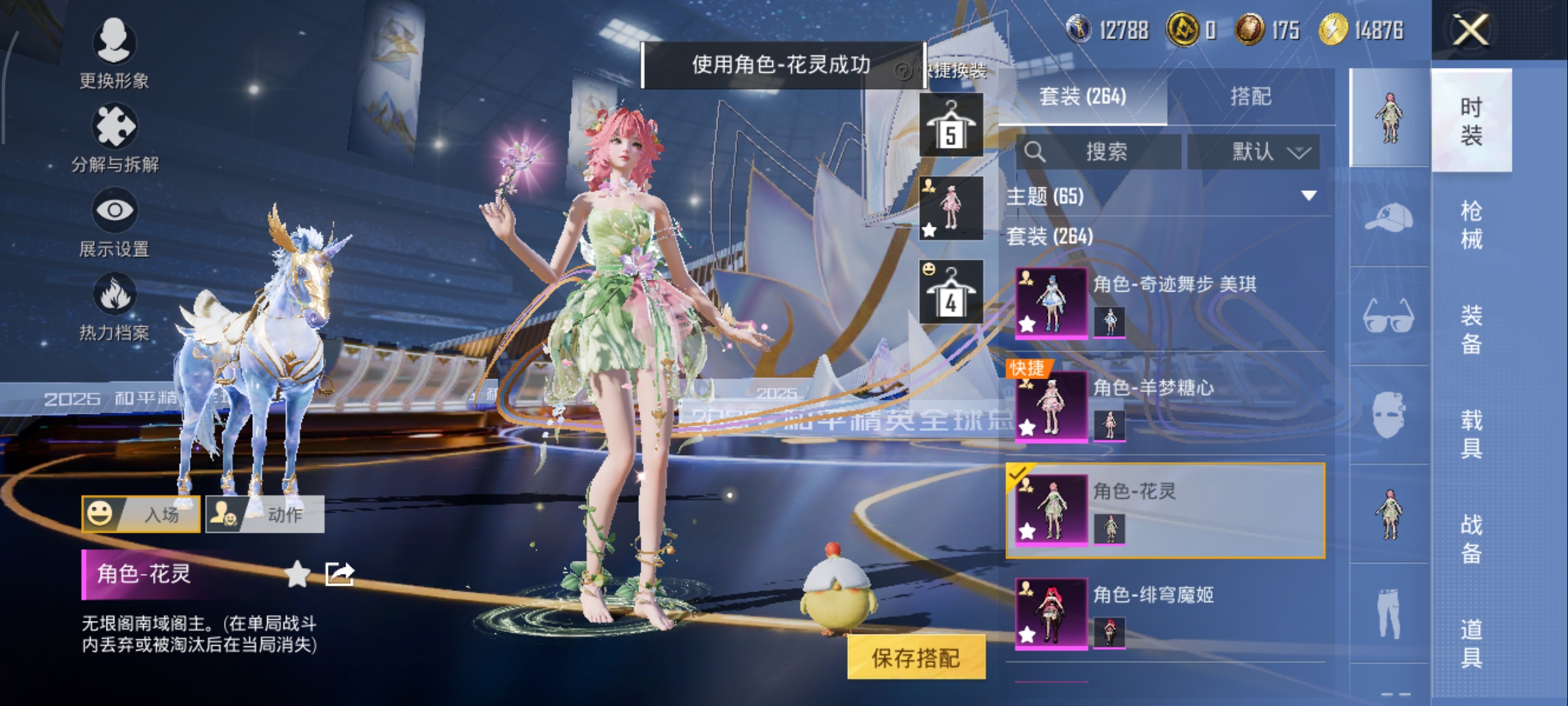Select the 动作 action button
The width and height of the screenshot is (1568, 706).
tap(265, 514)
